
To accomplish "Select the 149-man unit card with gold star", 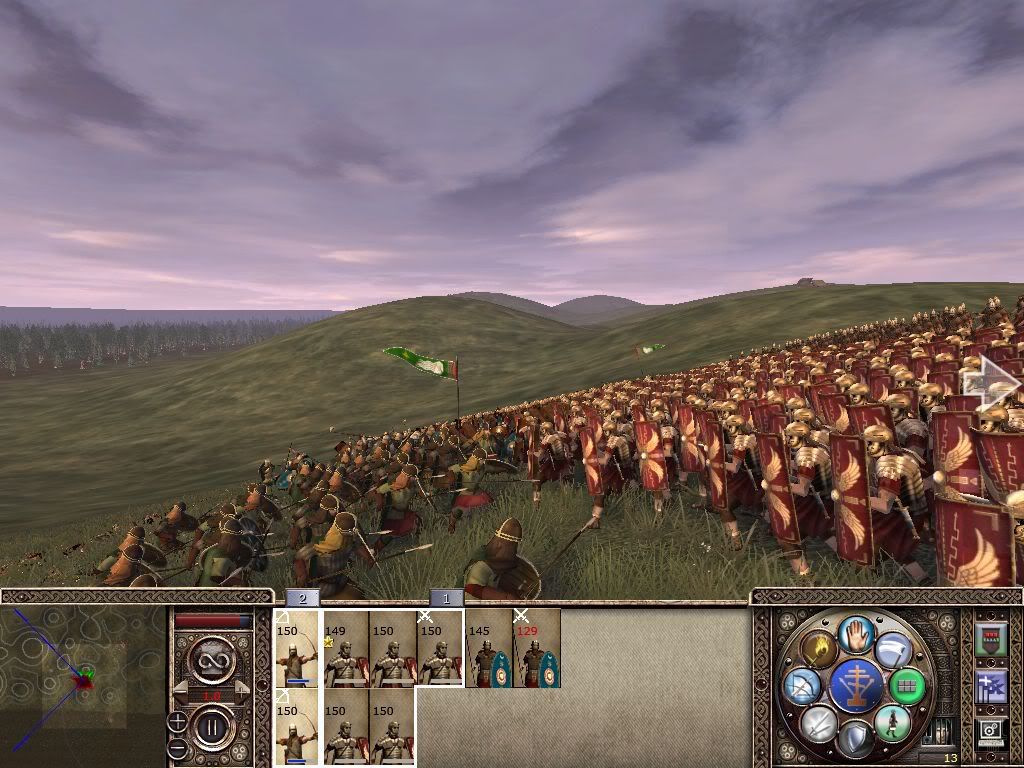I will pos(345,649).
